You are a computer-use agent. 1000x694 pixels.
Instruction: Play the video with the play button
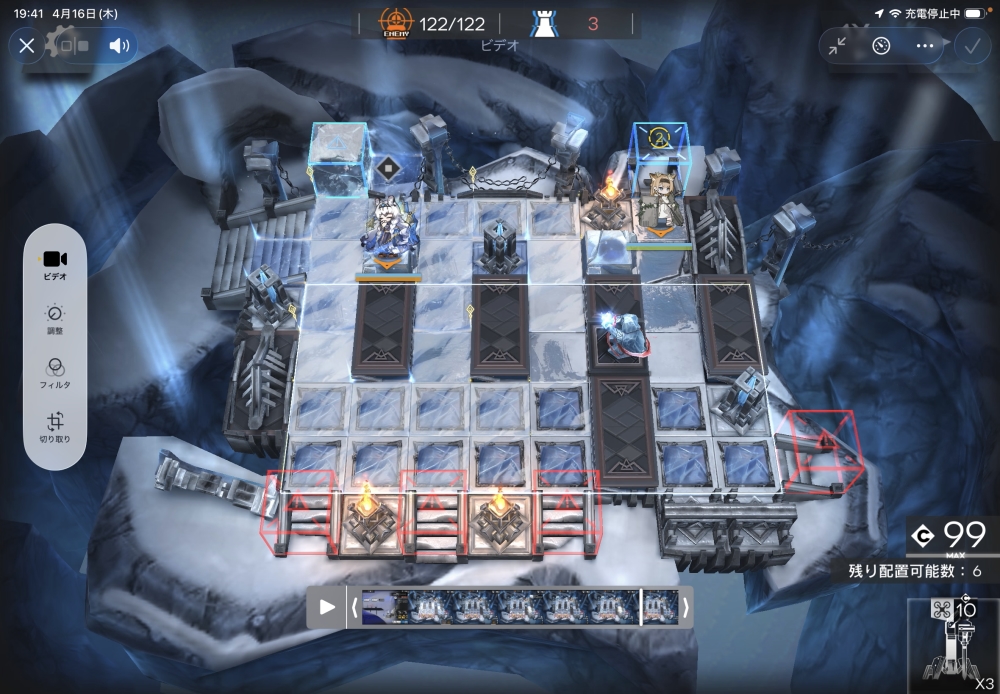tap(327, 607)
